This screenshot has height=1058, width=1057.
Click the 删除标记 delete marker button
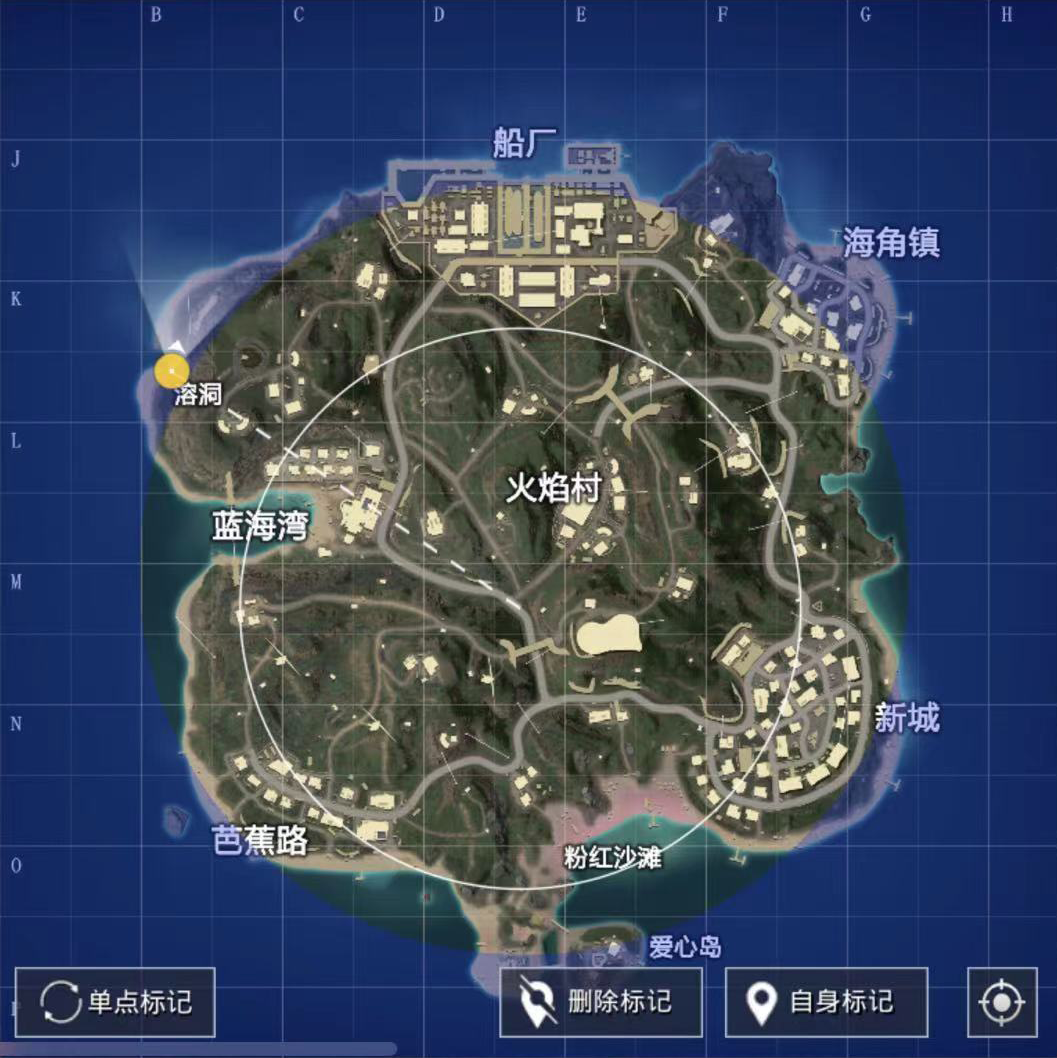point(601,1002)
